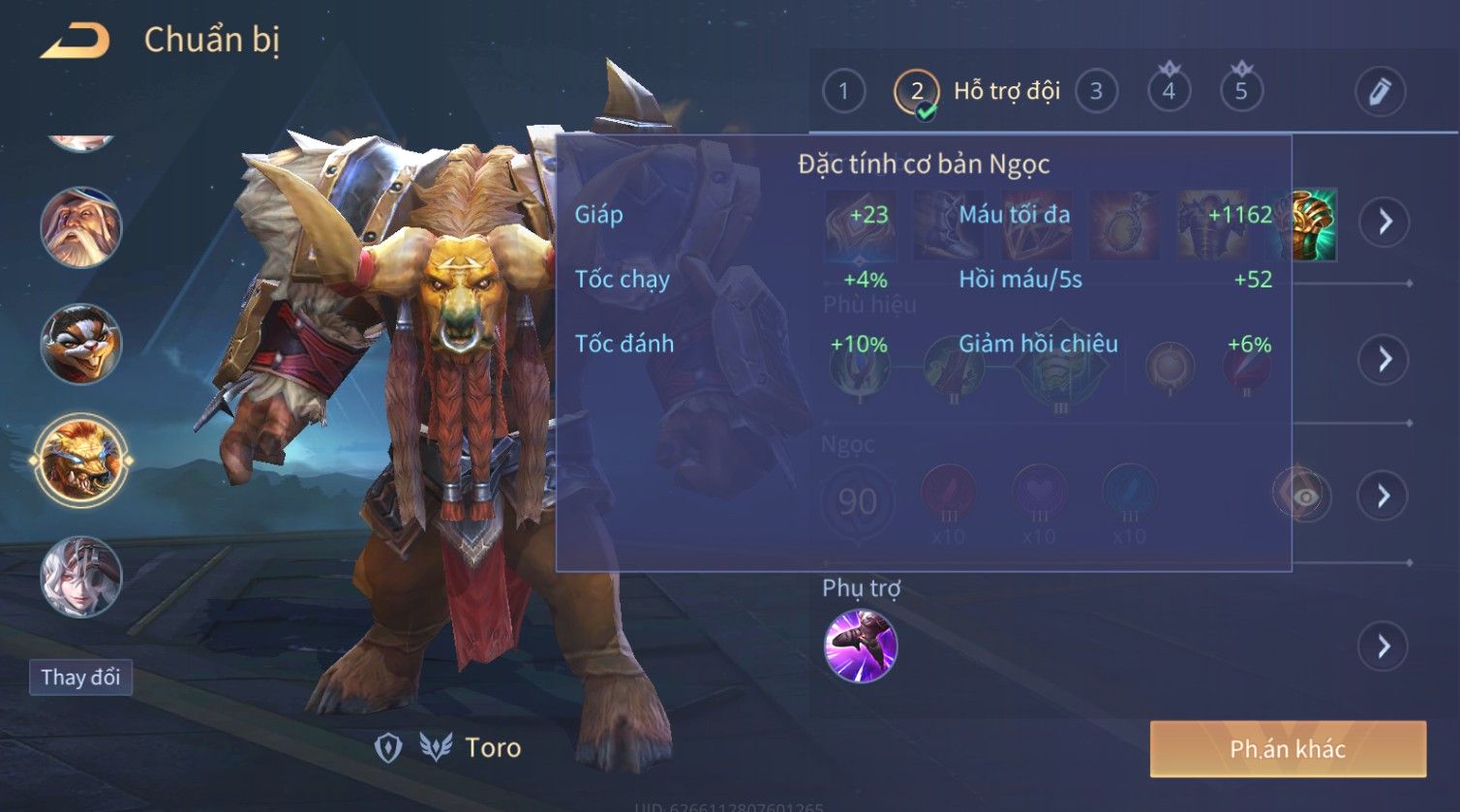Switch to preset slot 3

[1096, 92]
